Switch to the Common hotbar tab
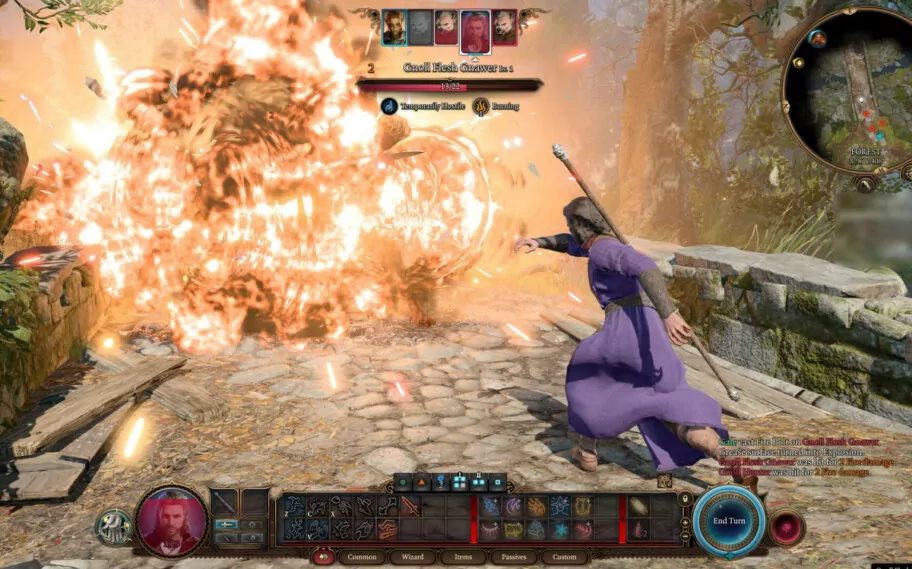 [x=361, y=557]
